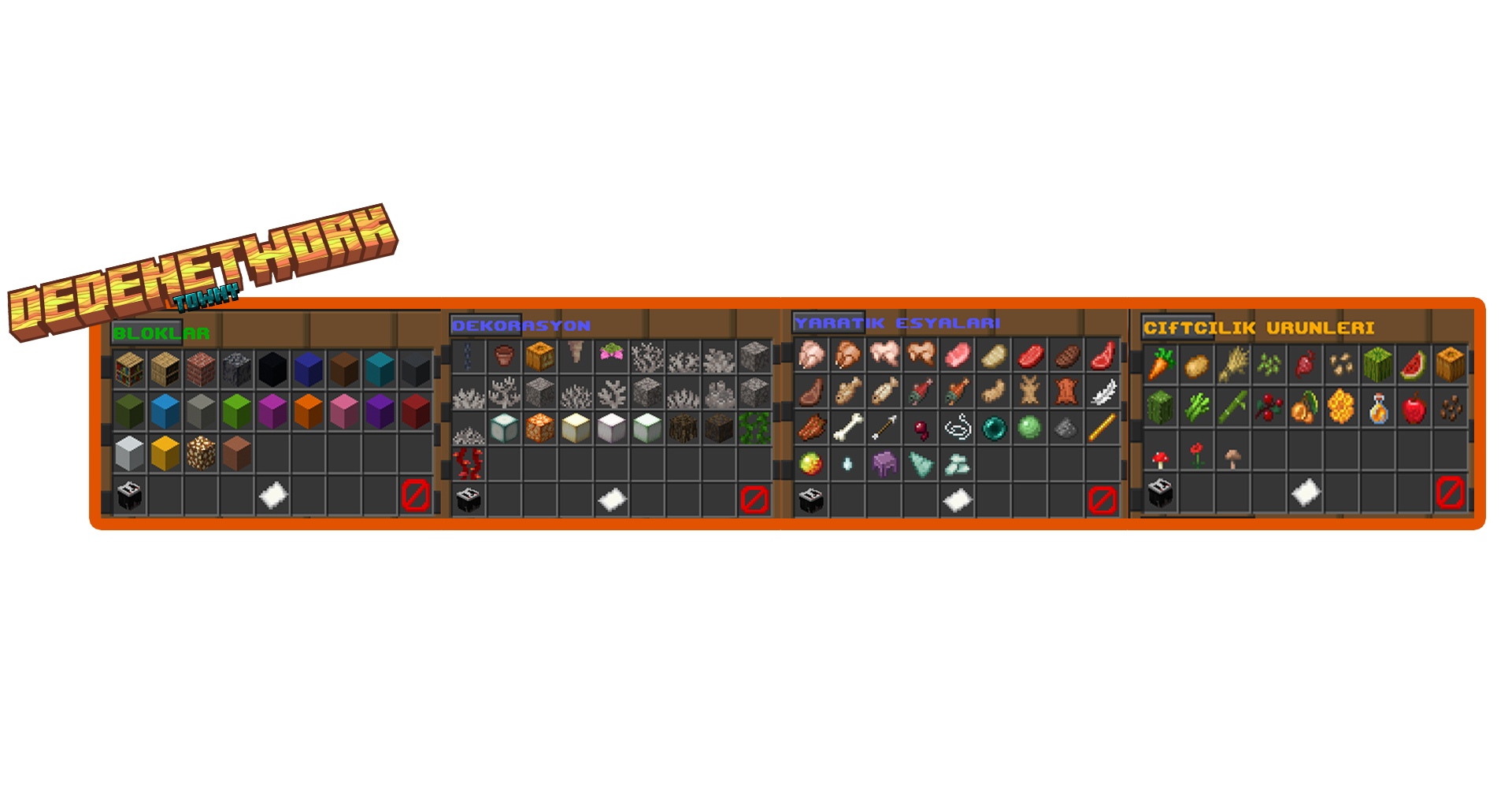Select the bookshelf block in Bloklar
Image resolution: width=1512 pixels, height=795 pixels.
tap(129, 369)
